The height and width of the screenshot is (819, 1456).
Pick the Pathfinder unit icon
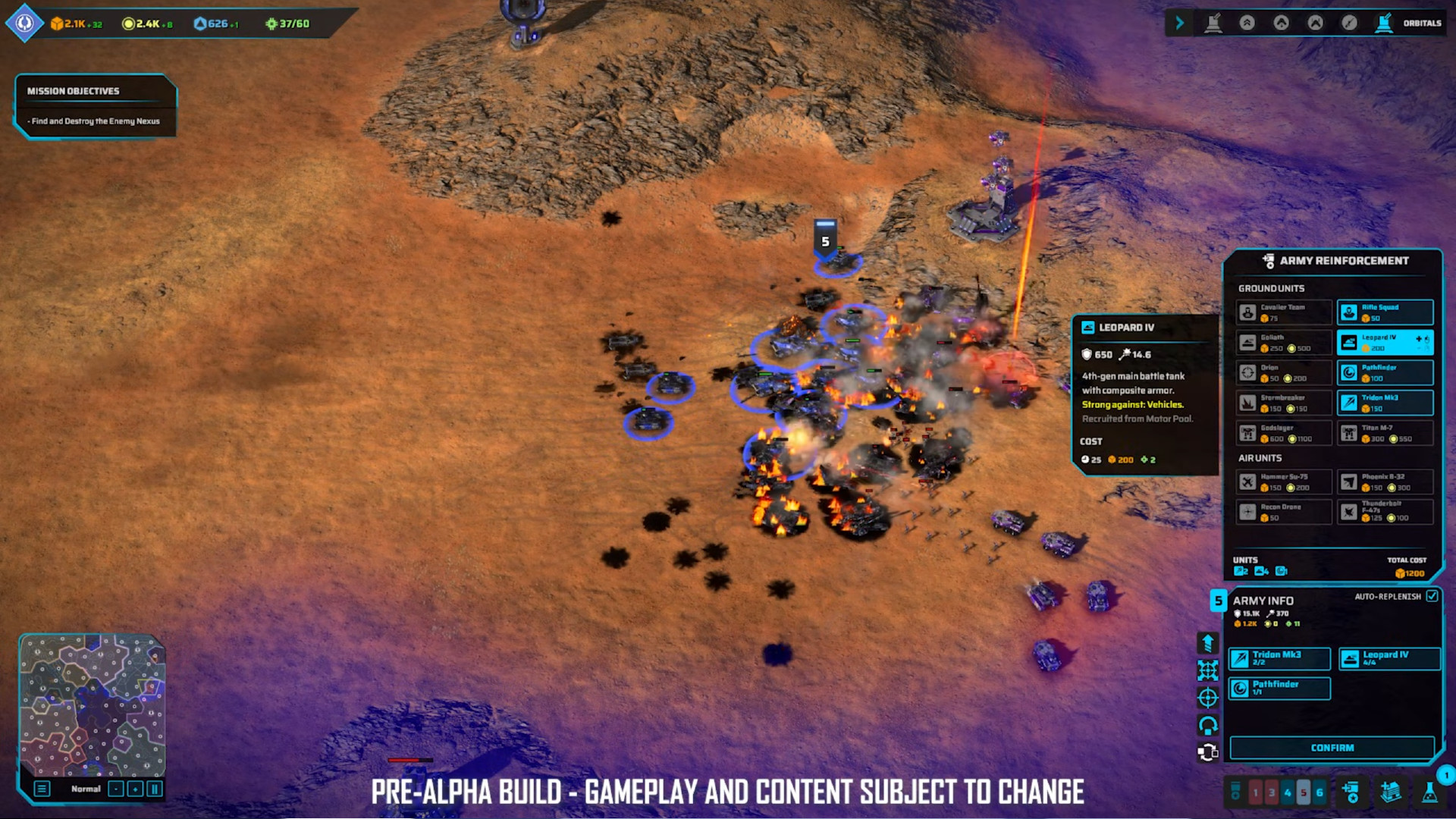(x=1385, y=372)
